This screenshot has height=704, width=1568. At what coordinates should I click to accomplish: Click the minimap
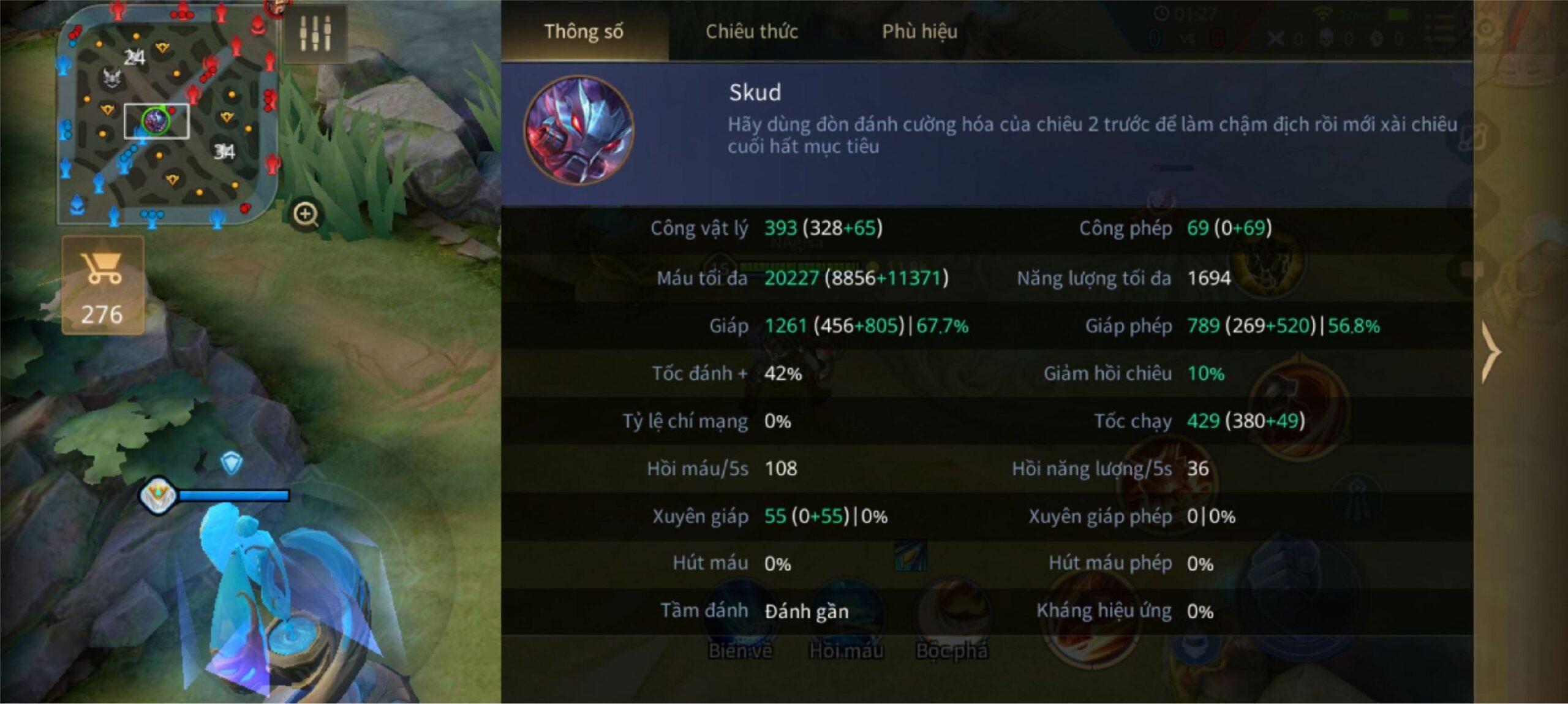[x=167, y=115]
